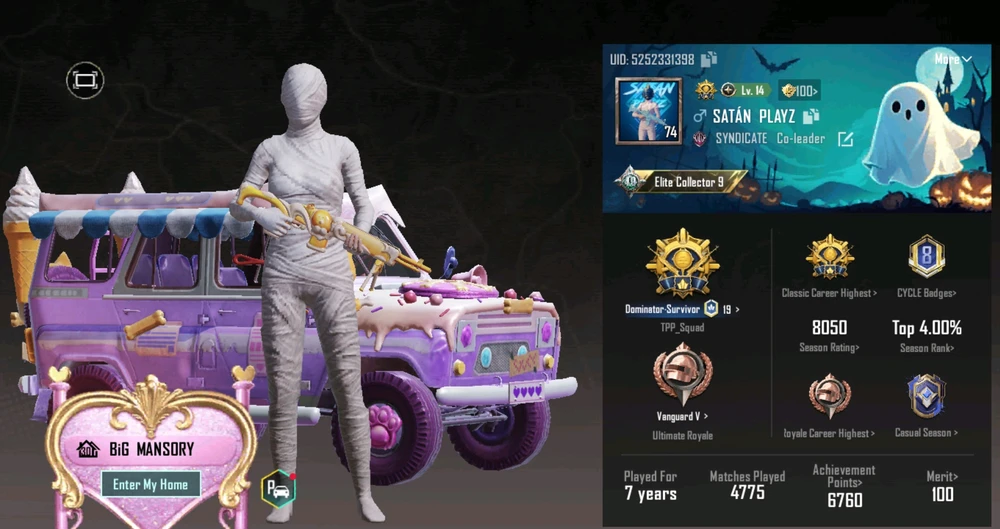The width and height of the screenshot is (1000, 529).
Task: Open the CYCLE Badges page
Action: 926,293
